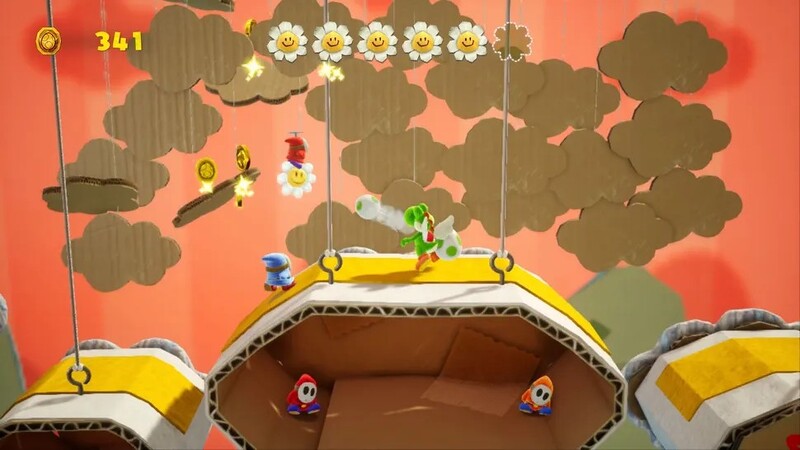Screen dimensions: 800x450
Task: Click the gold coin counter icon
Action: [x=48, y=41]
